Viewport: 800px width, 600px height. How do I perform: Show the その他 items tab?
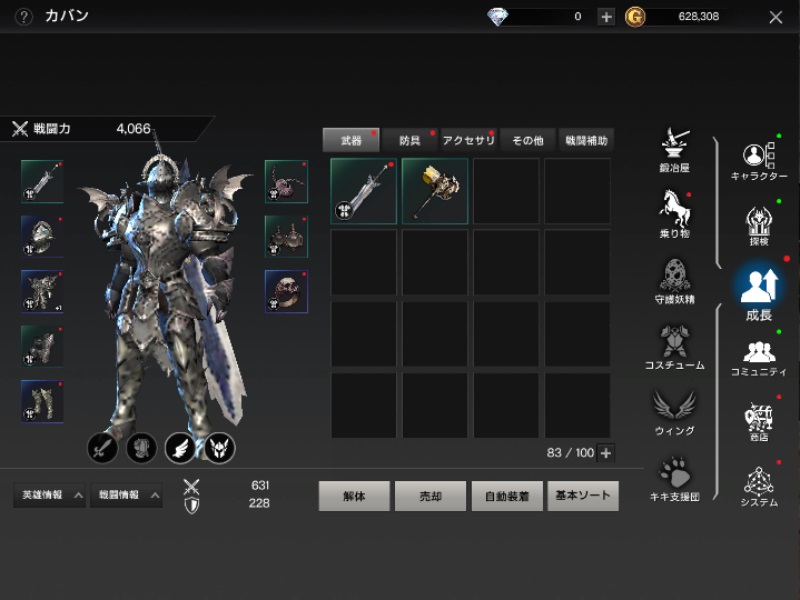(527, 141)
